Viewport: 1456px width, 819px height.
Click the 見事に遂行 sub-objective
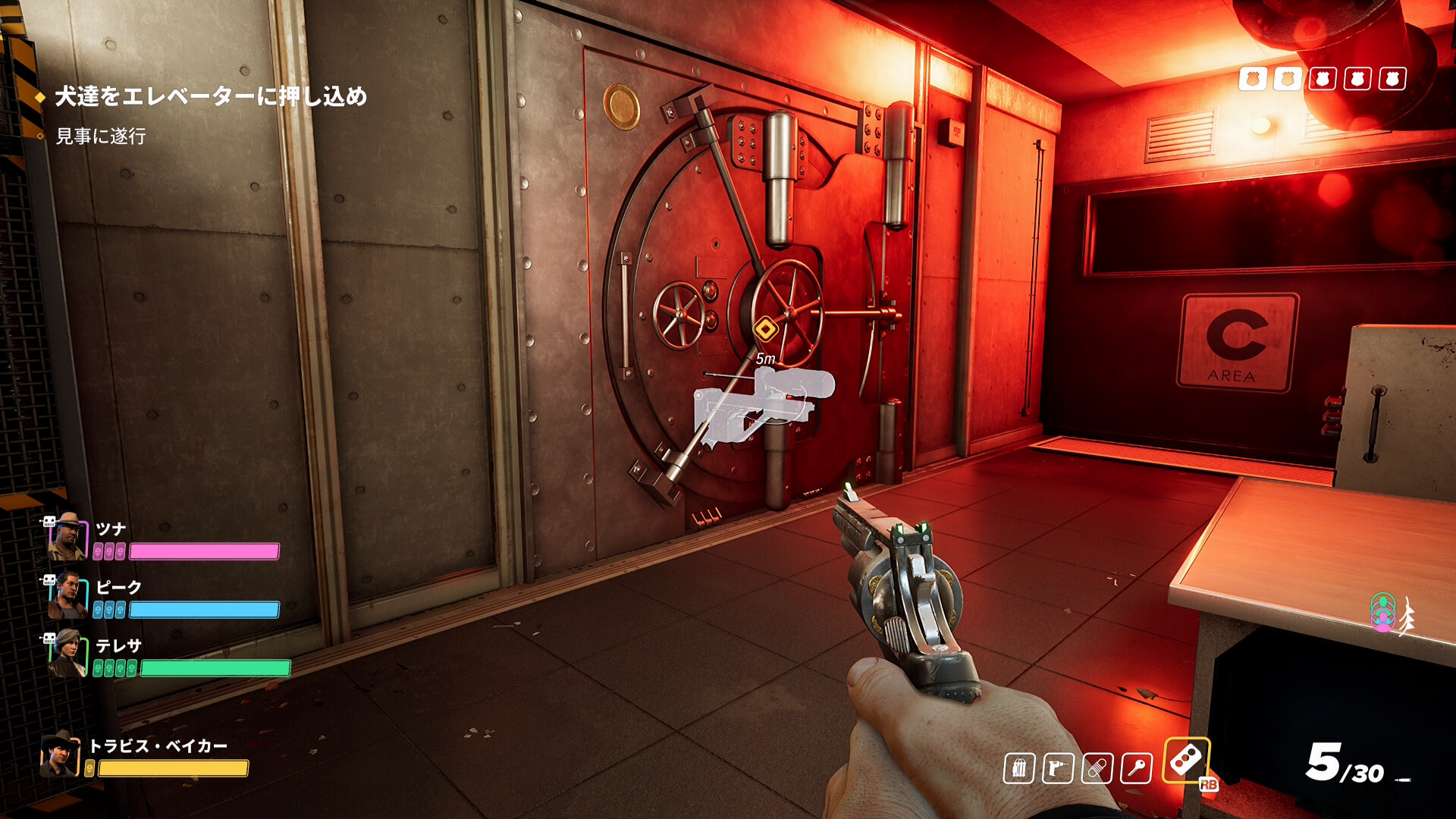pyautogui.click(x=101, y=136)
